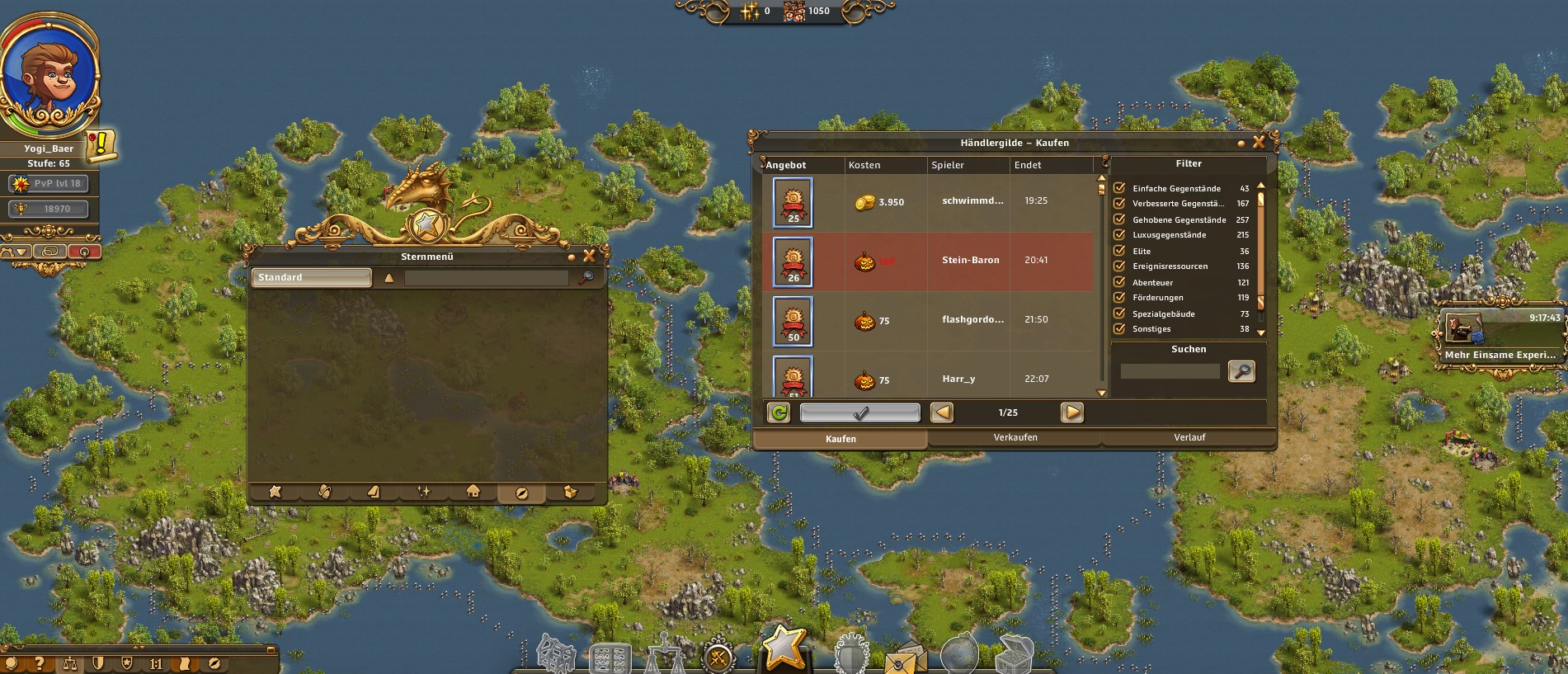Viewport: 1568px width, 674px height.
Task: Refresh the trade offers list
Action: click(778, 412)
